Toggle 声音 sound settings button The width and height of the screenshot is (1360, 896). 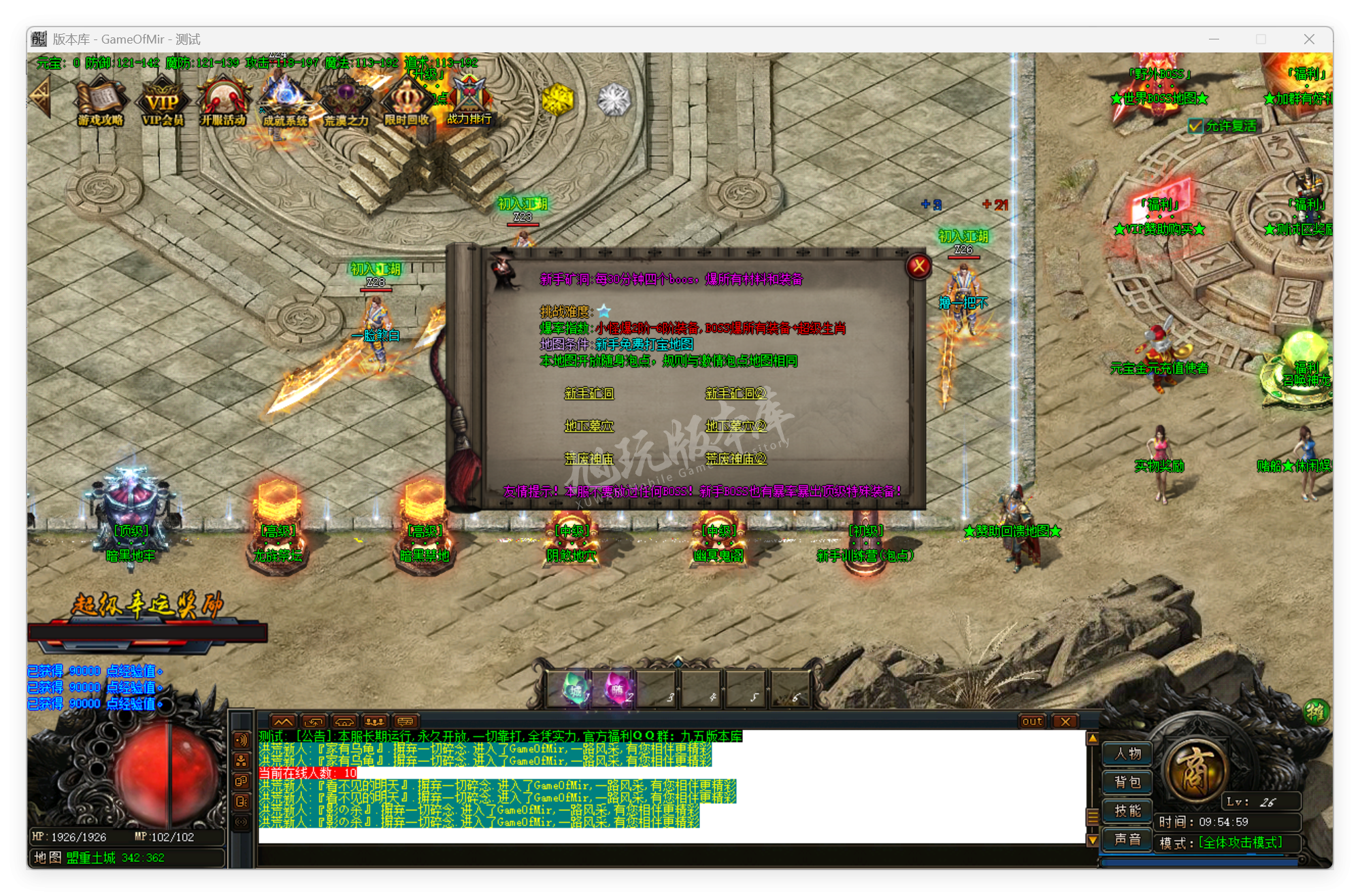[1127, 839]
